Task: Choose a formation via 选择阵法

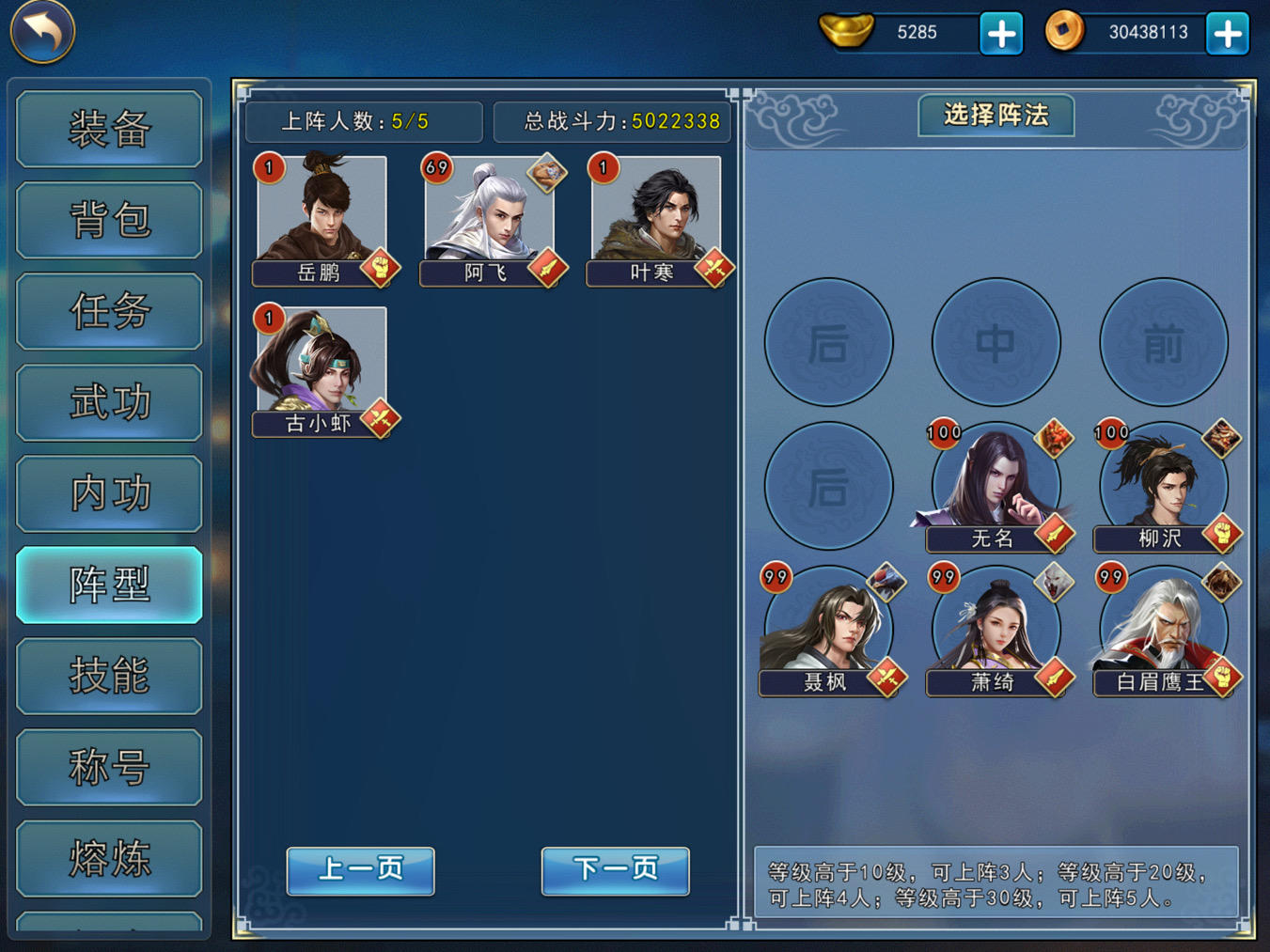Action: point(996,116)
